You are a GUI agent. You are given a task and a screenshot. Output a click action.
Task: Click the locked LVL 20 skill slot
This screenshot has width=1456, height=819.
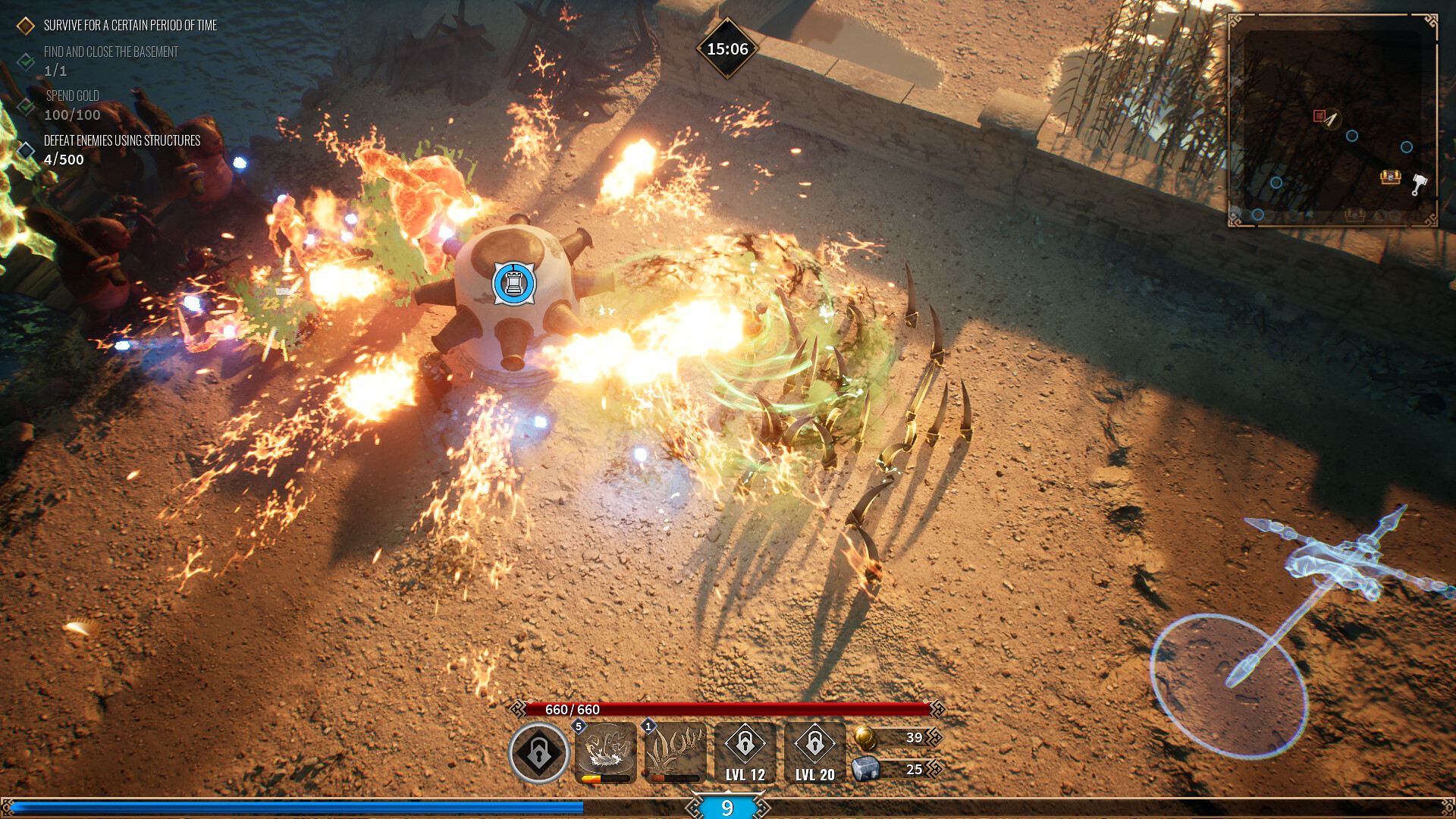coord(814,752)
